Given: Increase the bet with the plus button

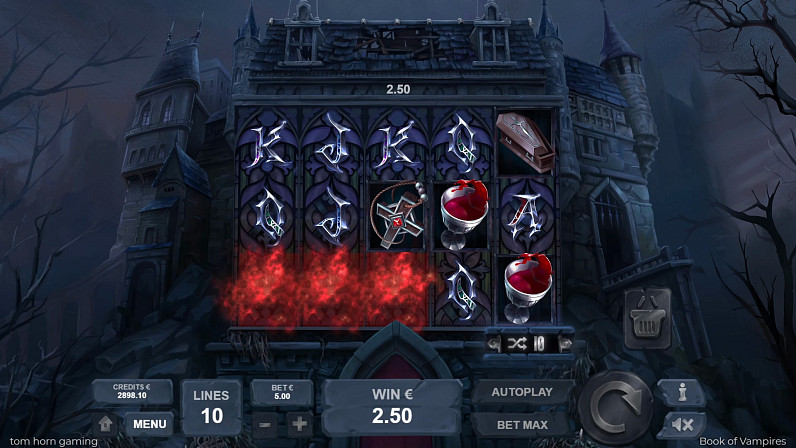Looking at the screenshot, I should coord(299,423).
